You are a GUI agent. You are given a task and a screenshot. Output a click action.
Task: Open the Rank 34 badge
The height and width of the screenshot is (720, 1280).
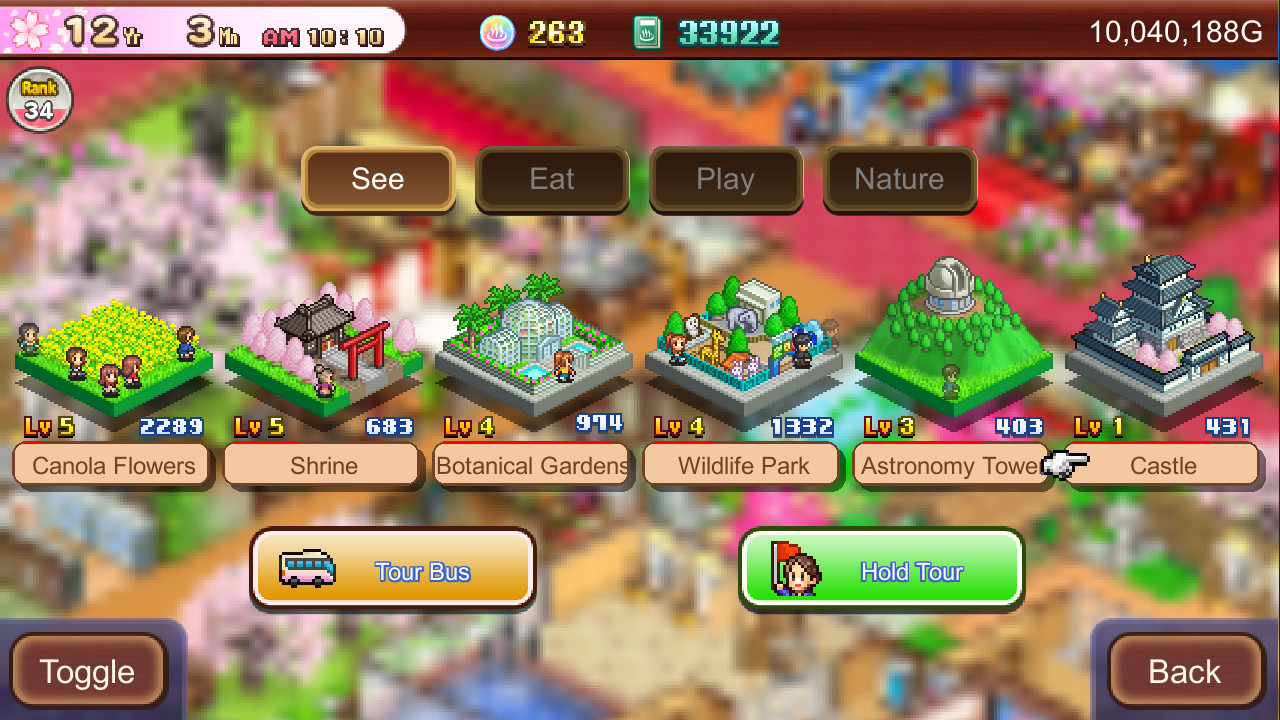(40, 99)
